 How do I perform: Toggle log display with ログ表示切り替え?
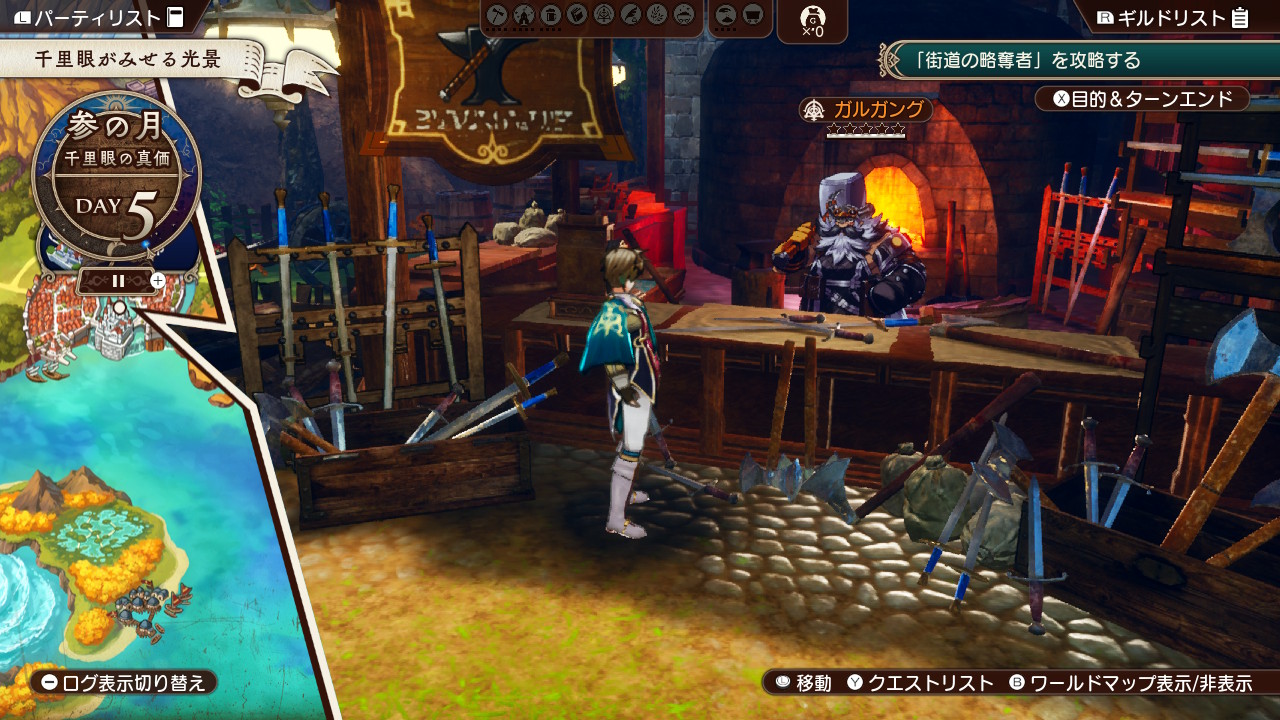124,683
